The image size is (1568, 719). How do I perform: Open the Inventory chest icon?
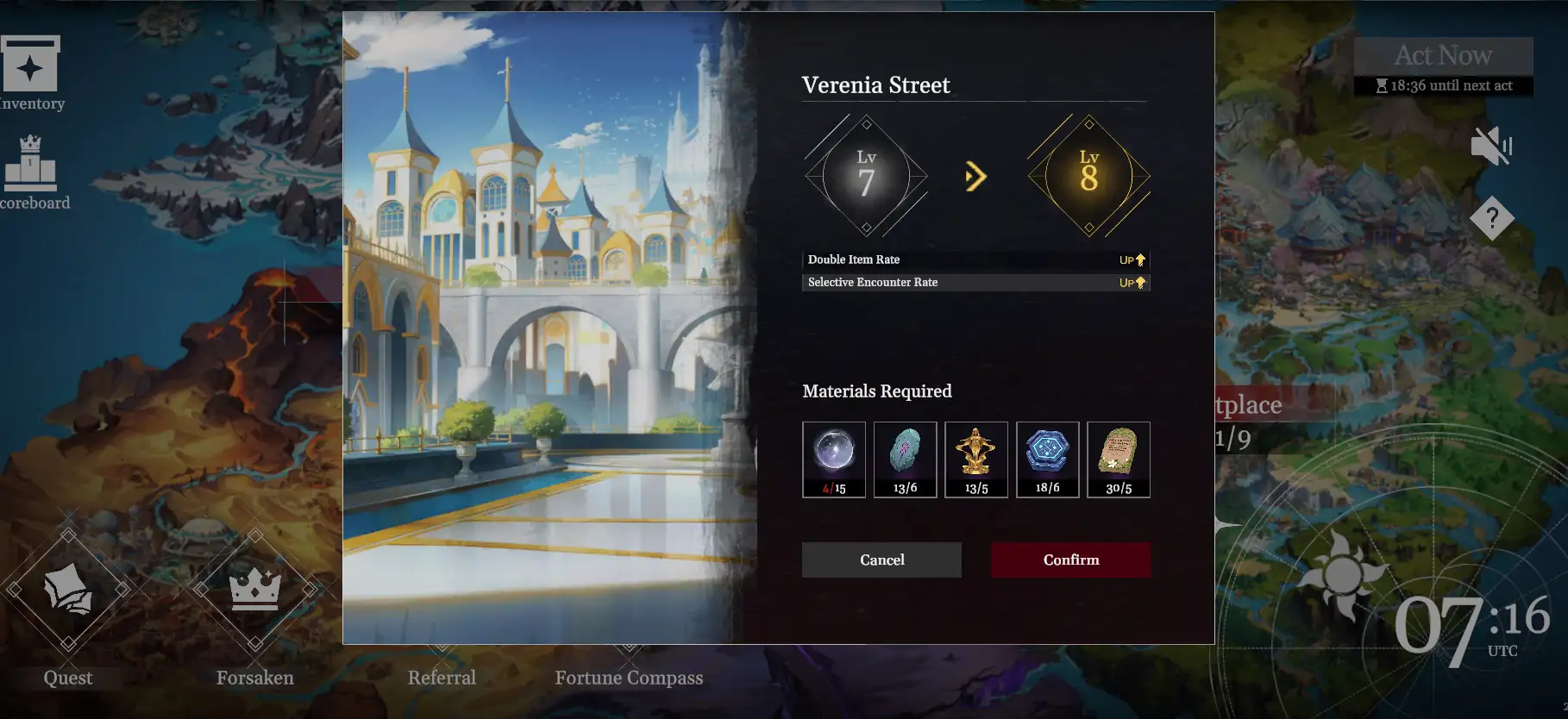click(x=30, y=66)
